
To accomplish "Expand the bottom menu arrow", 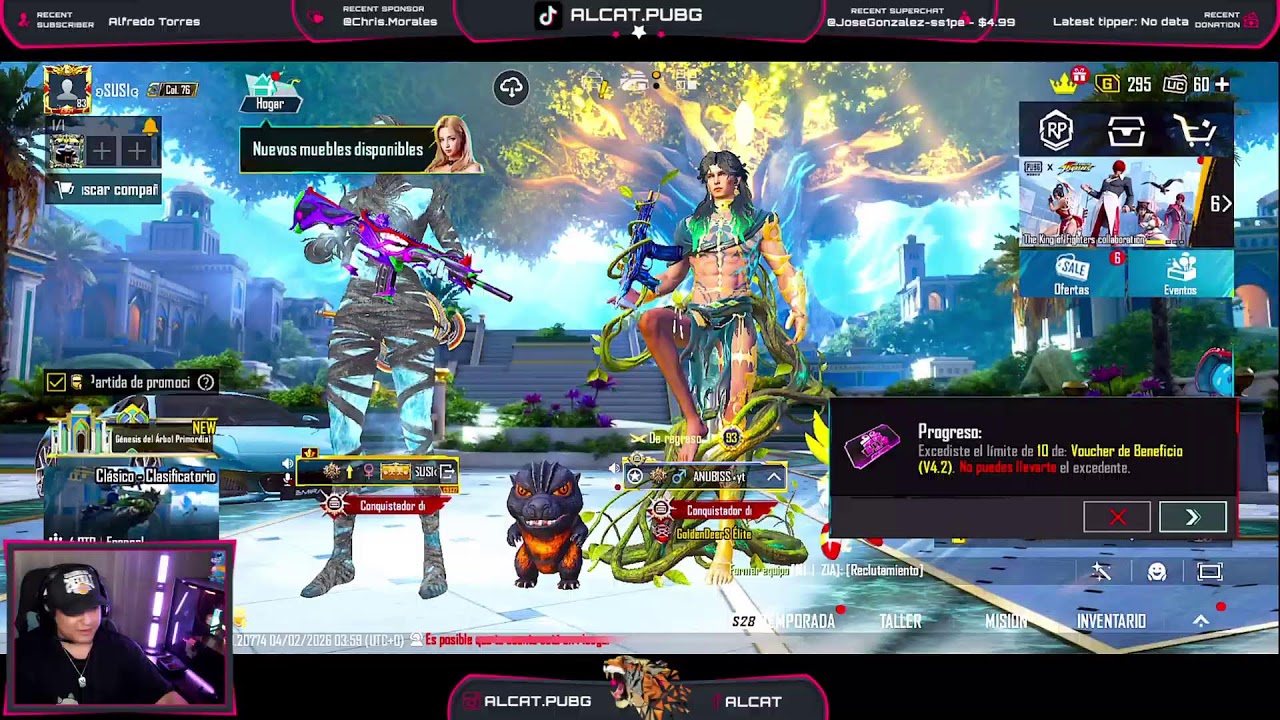I will pos(1201,621).
